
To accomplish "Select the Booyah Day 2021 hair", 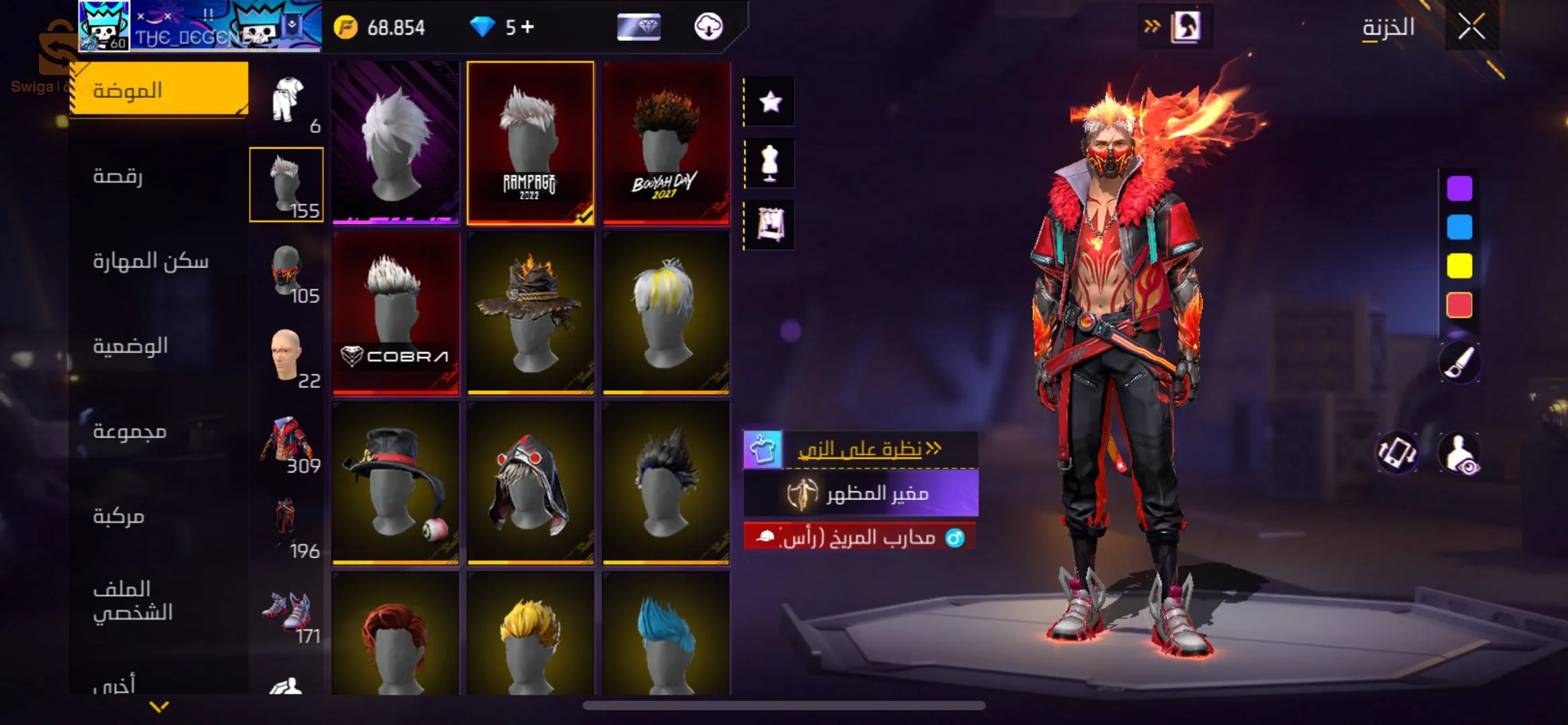I will tap(666, 142).
